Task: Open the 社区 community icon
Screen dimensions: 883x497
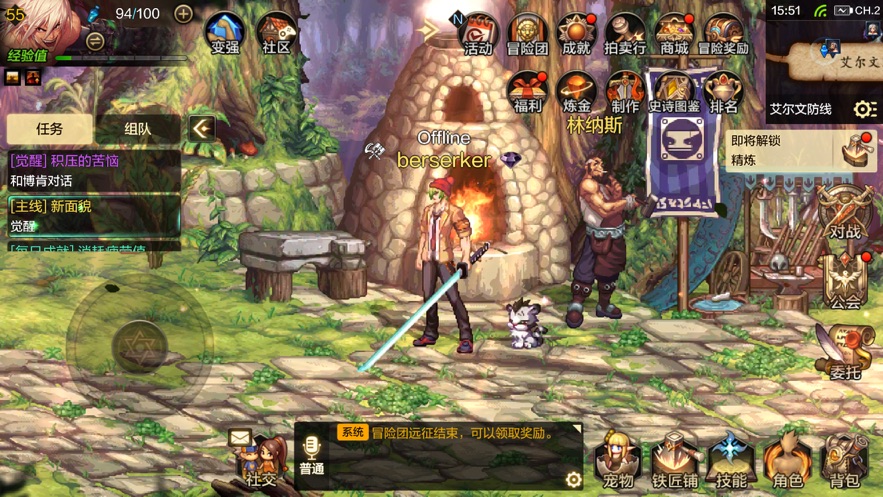Action: [276, 33]
